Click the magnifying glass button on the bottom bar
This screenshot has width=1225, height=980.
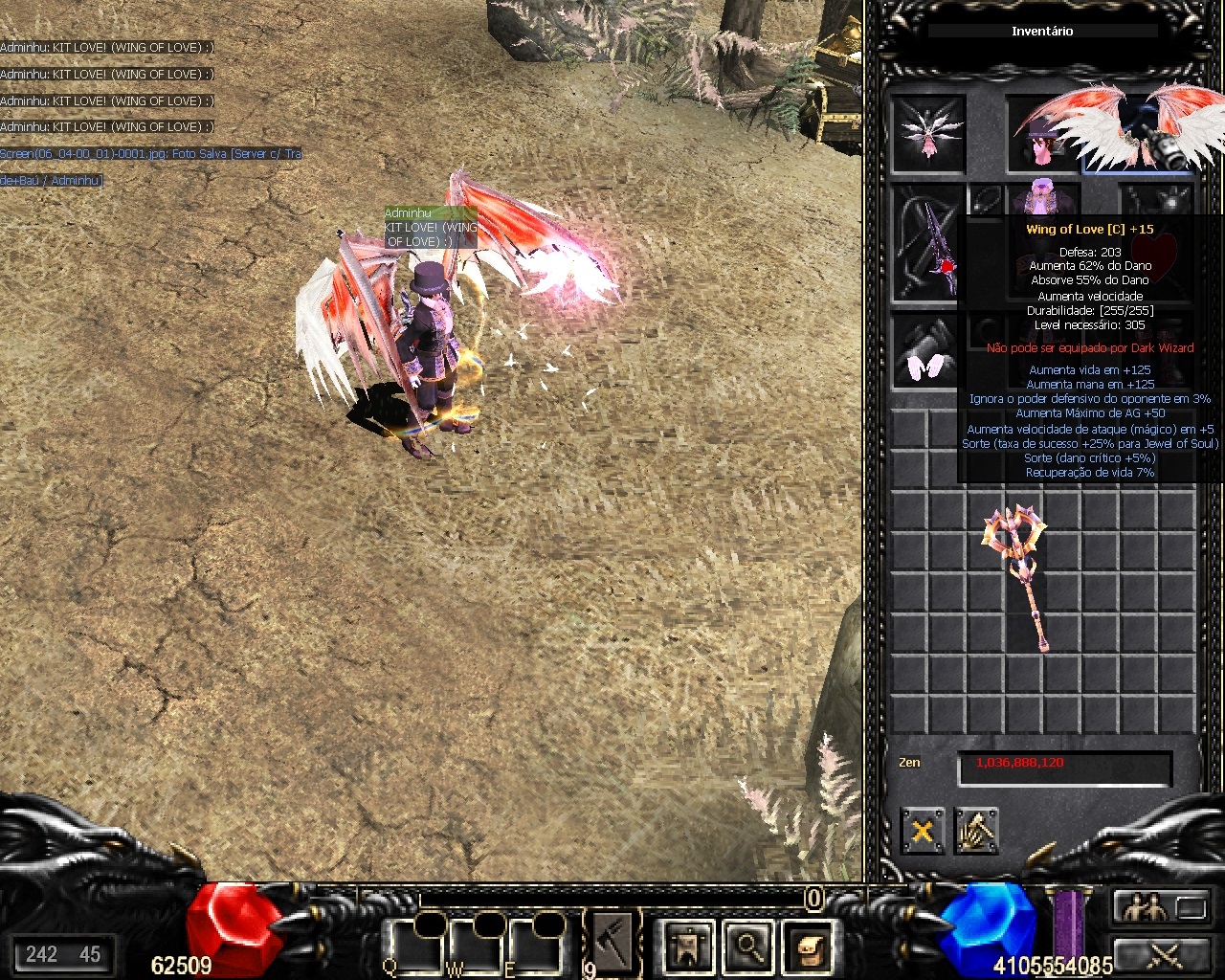pyautogui.click(x=746, y=947)
